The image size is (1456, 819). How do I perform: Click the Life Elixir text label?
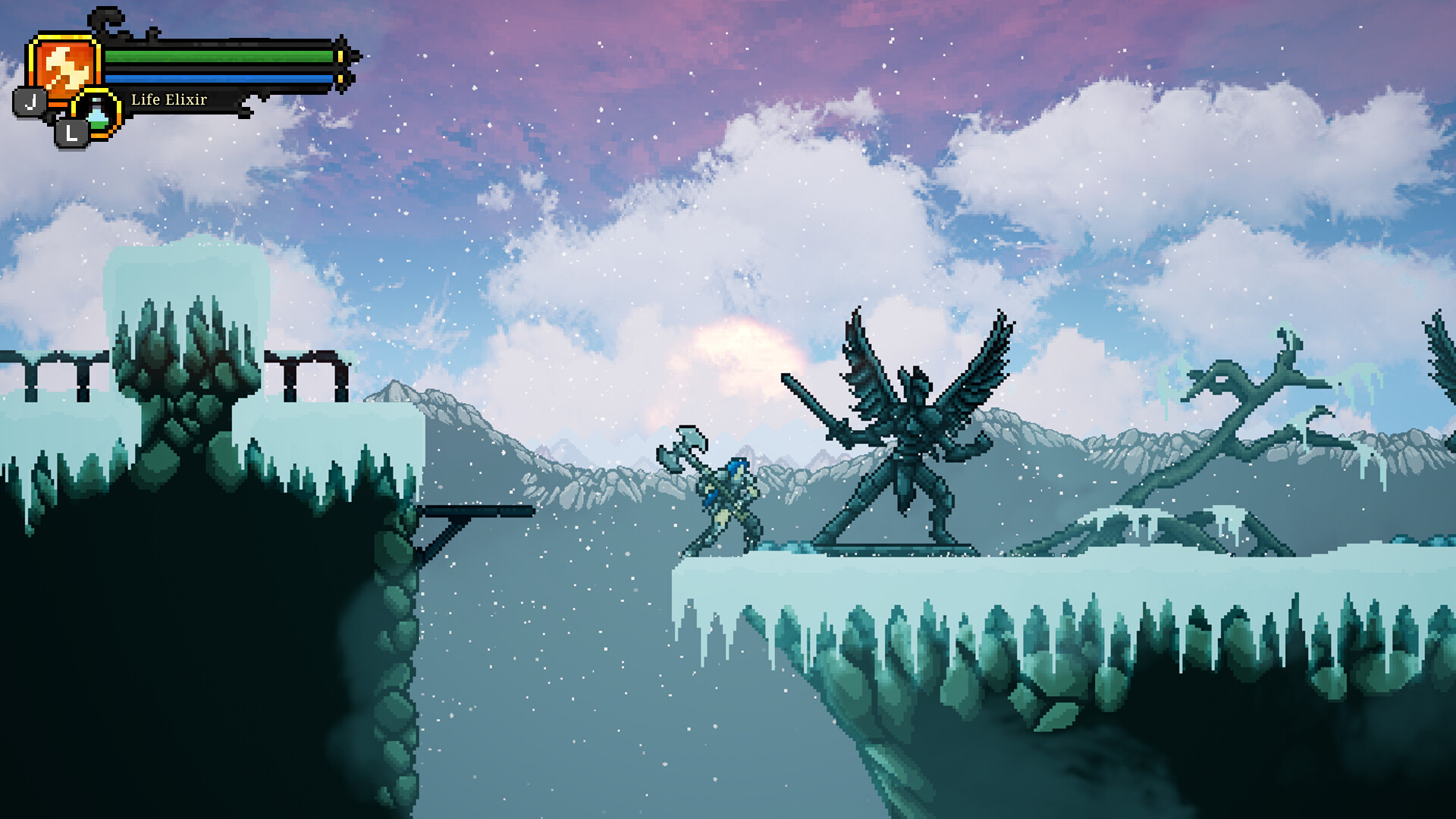tap(168, 98)
